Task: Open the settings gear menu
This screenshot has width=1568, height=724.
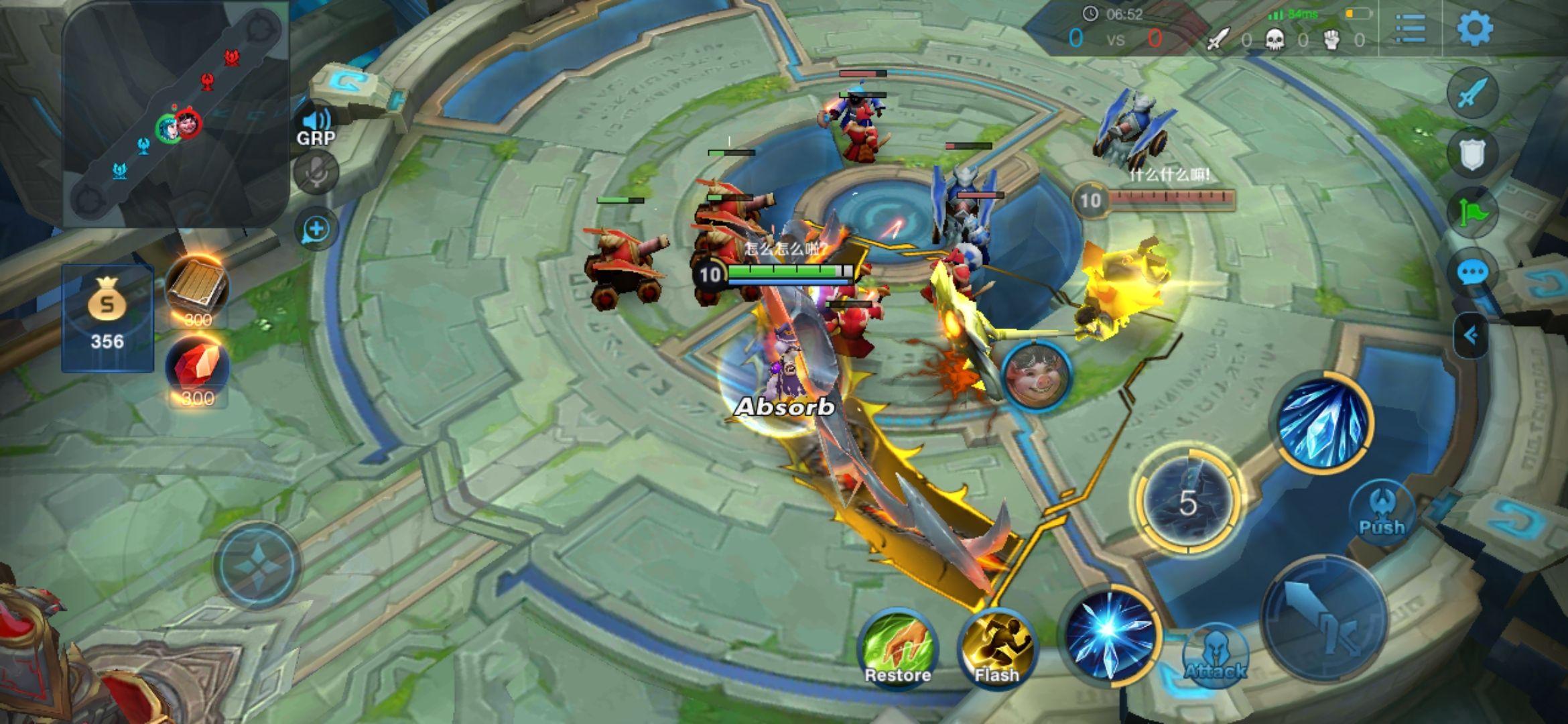Action: [1474, 28]
